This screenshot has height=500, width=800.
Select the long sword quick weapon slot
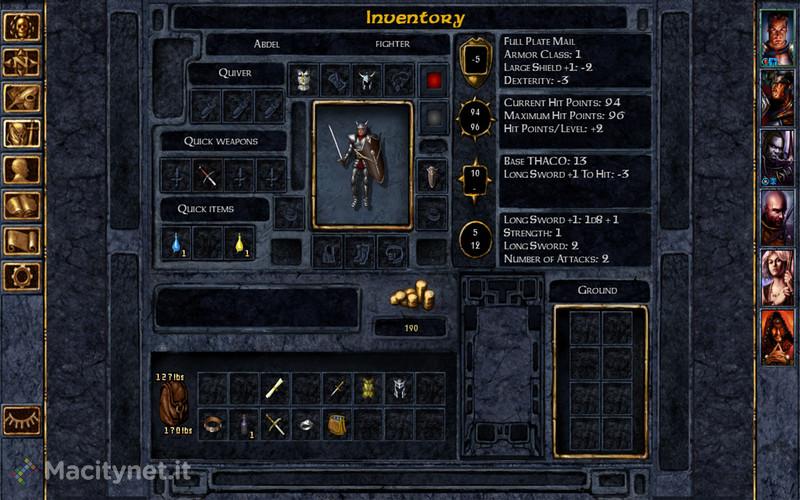[x=175, y=176]
